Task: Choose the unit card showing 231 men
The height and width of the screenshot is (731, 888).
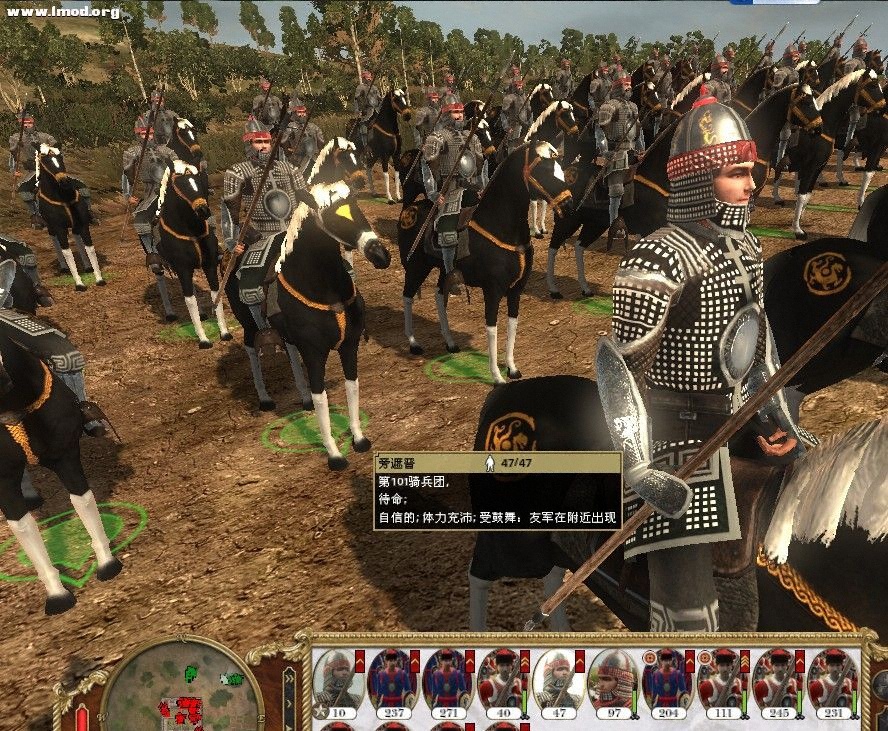Action: click(x=832, y=680)
